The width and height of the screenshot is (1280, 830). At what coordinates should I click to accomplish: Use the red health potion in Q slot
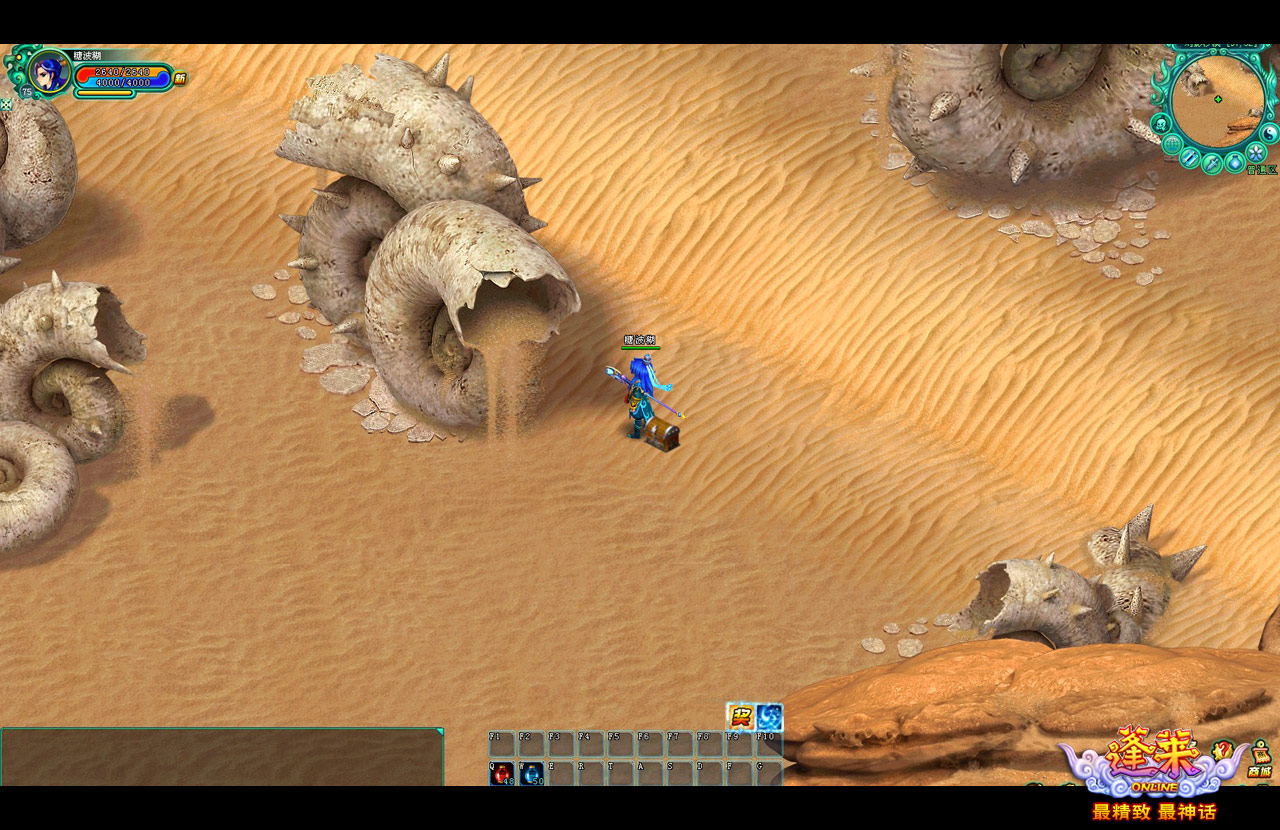coord(501,773)
